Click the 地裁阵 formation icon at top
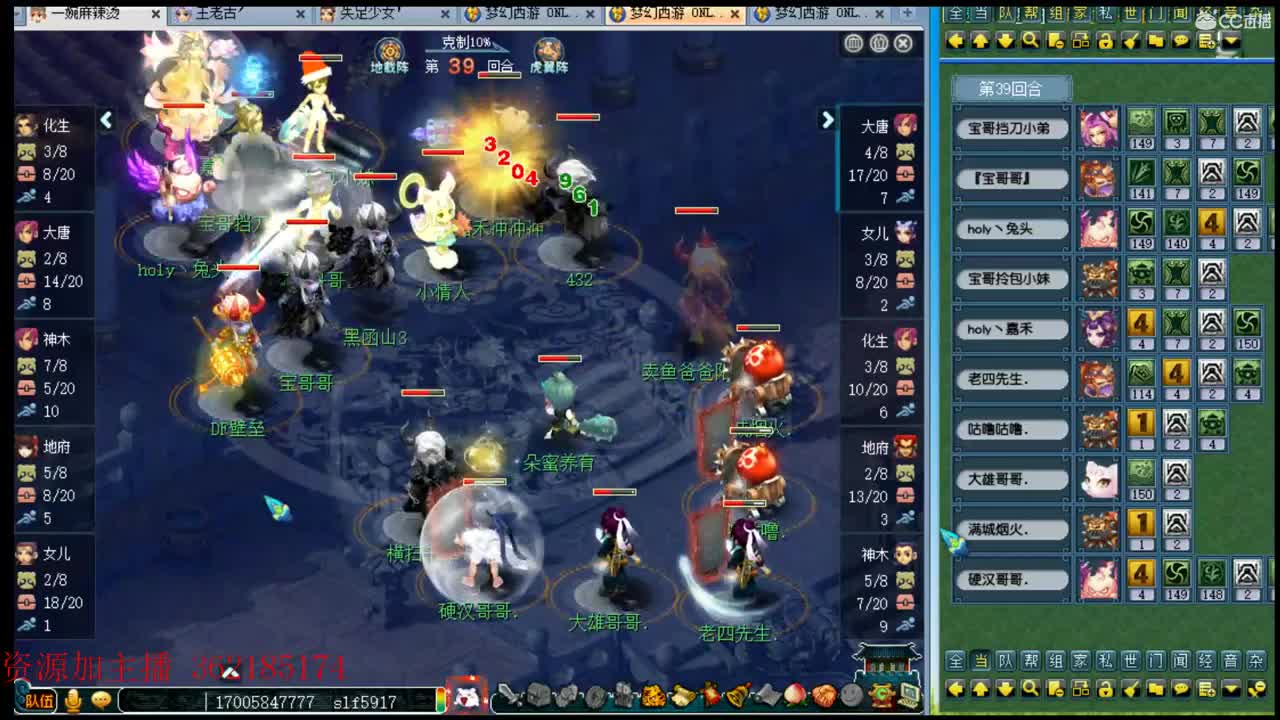The width and height of the screenshot is (1280, 720). (x=389, y=50)
